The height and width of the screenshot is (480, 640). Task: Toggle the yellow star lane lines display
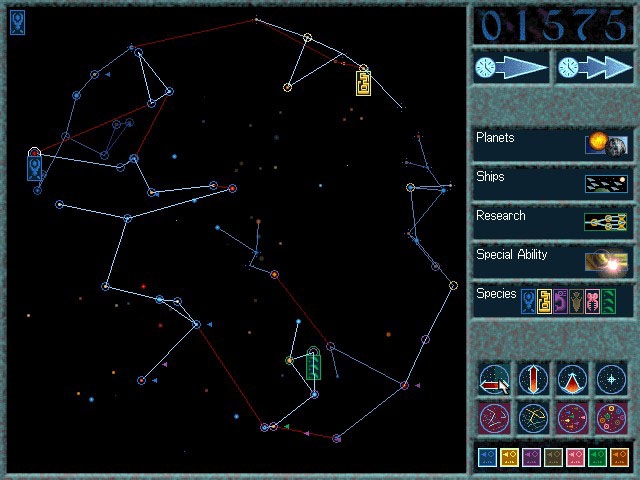[x=533, y=417]
